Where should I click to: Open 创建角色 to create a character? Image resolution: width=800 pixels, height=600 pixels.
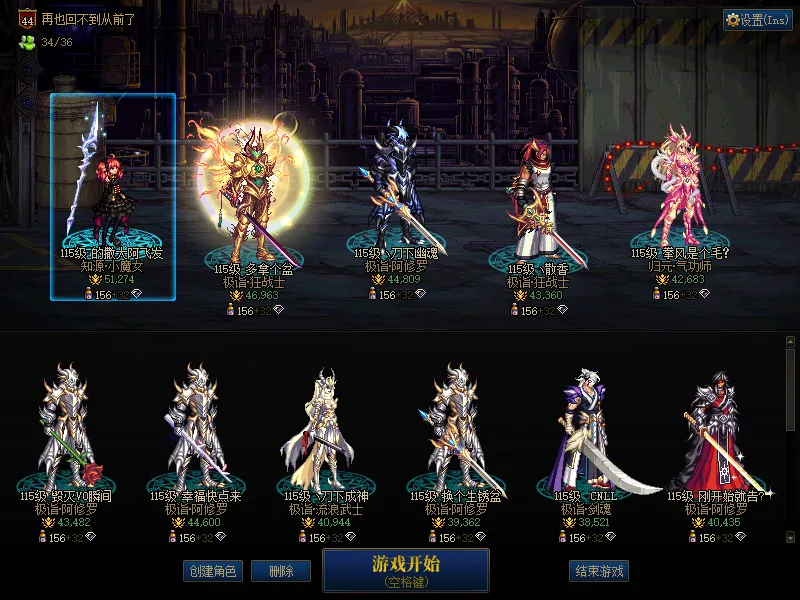tap(212, 571)
